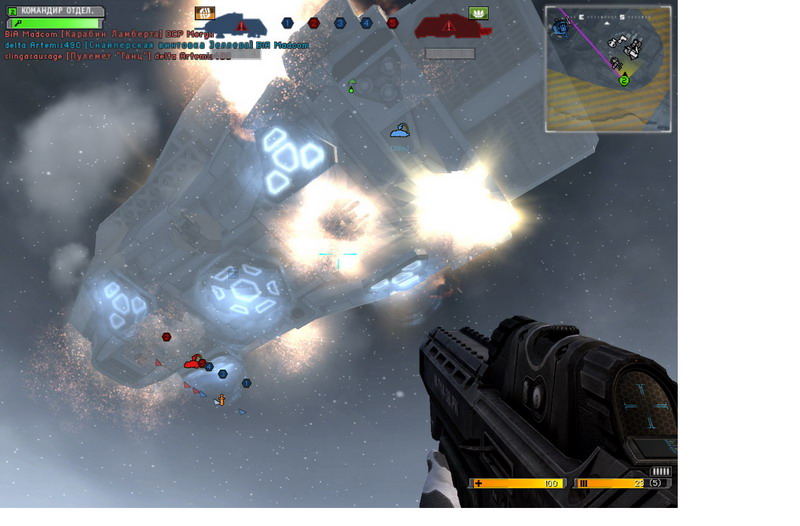
Task: Select missile silo 4 indicator in top bar
Action: coord(366,23)
